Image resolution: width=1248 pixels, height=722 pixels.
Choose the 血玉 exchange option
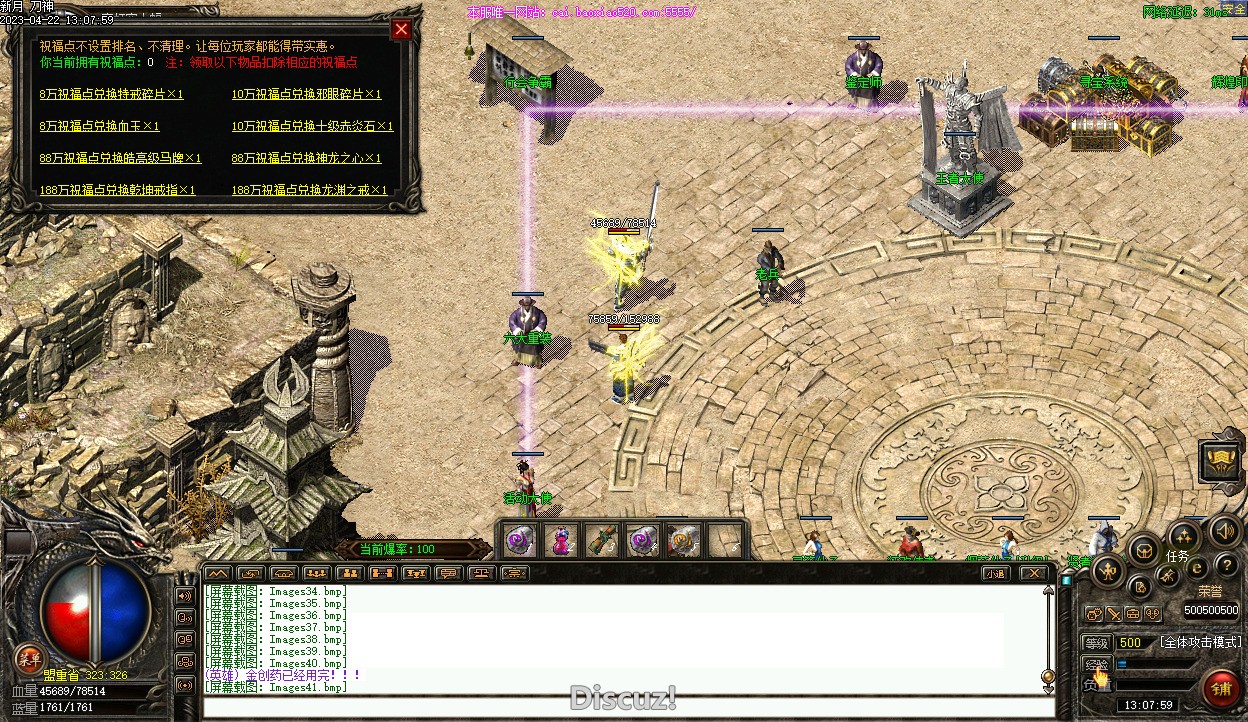(99, 126)
